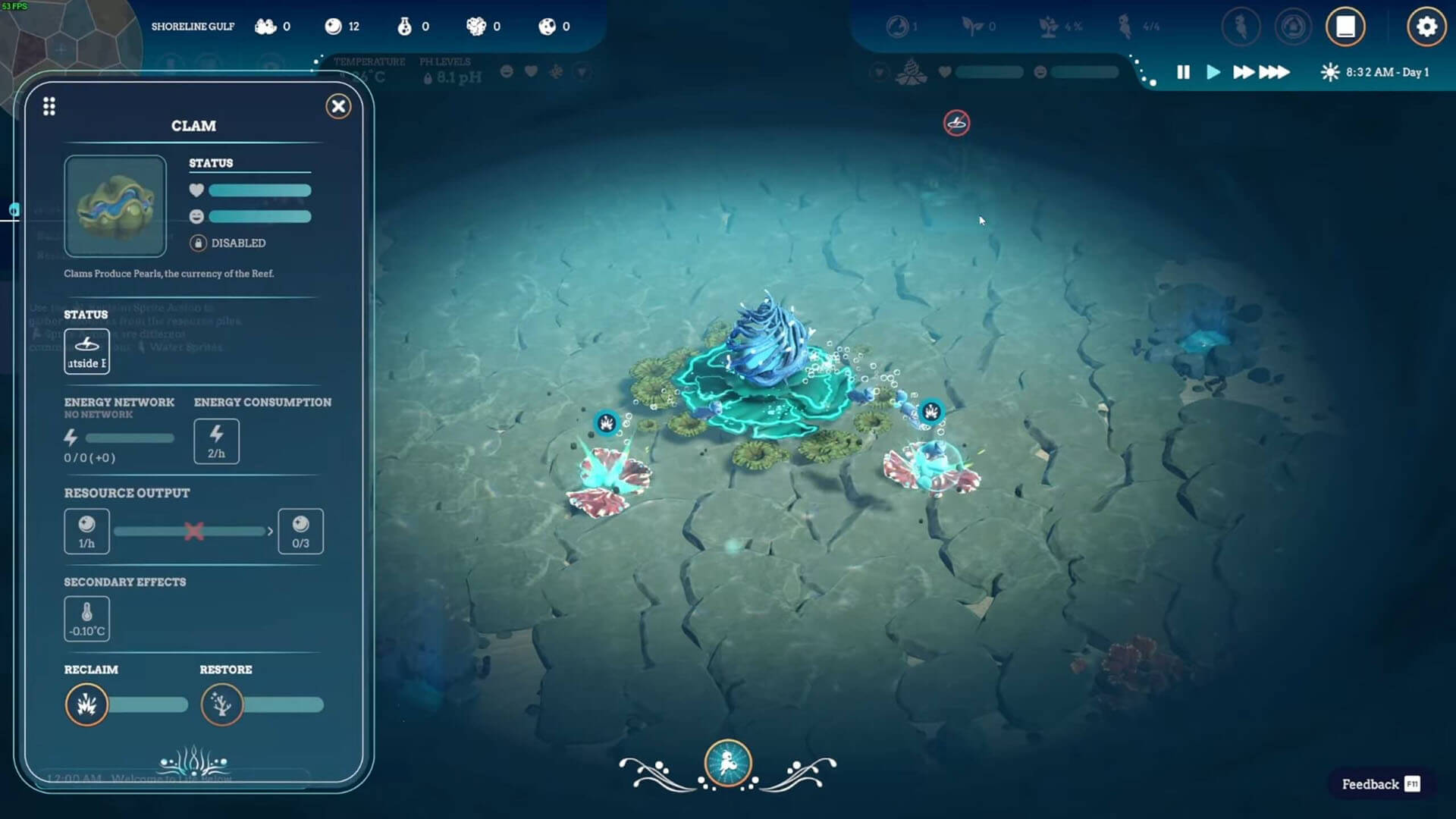1456x819 pixels.
Task: Click the outside-boundary status icon in panel
Action: coord(87,351)
